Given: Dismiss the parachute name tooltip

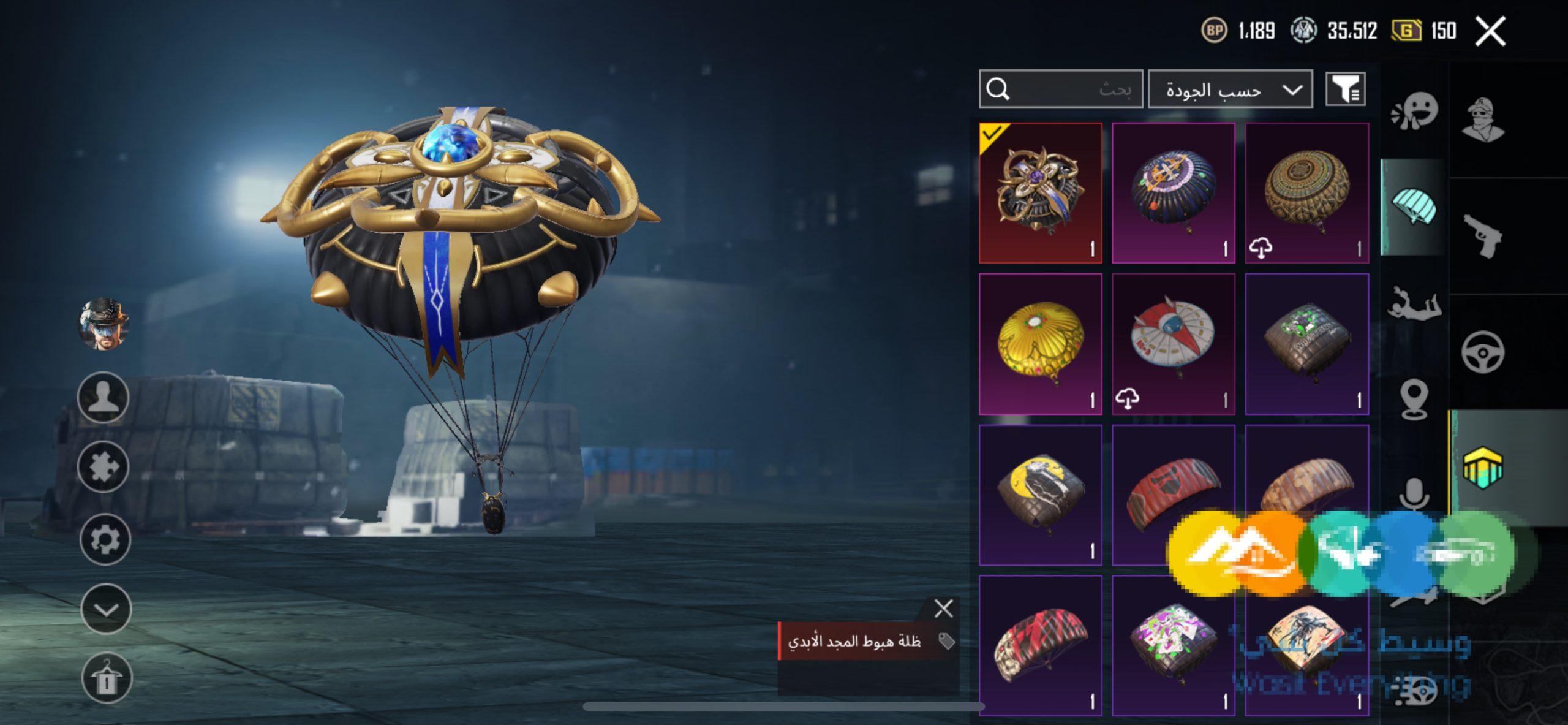Looking at the screenshot, I should tap(943, 609).
